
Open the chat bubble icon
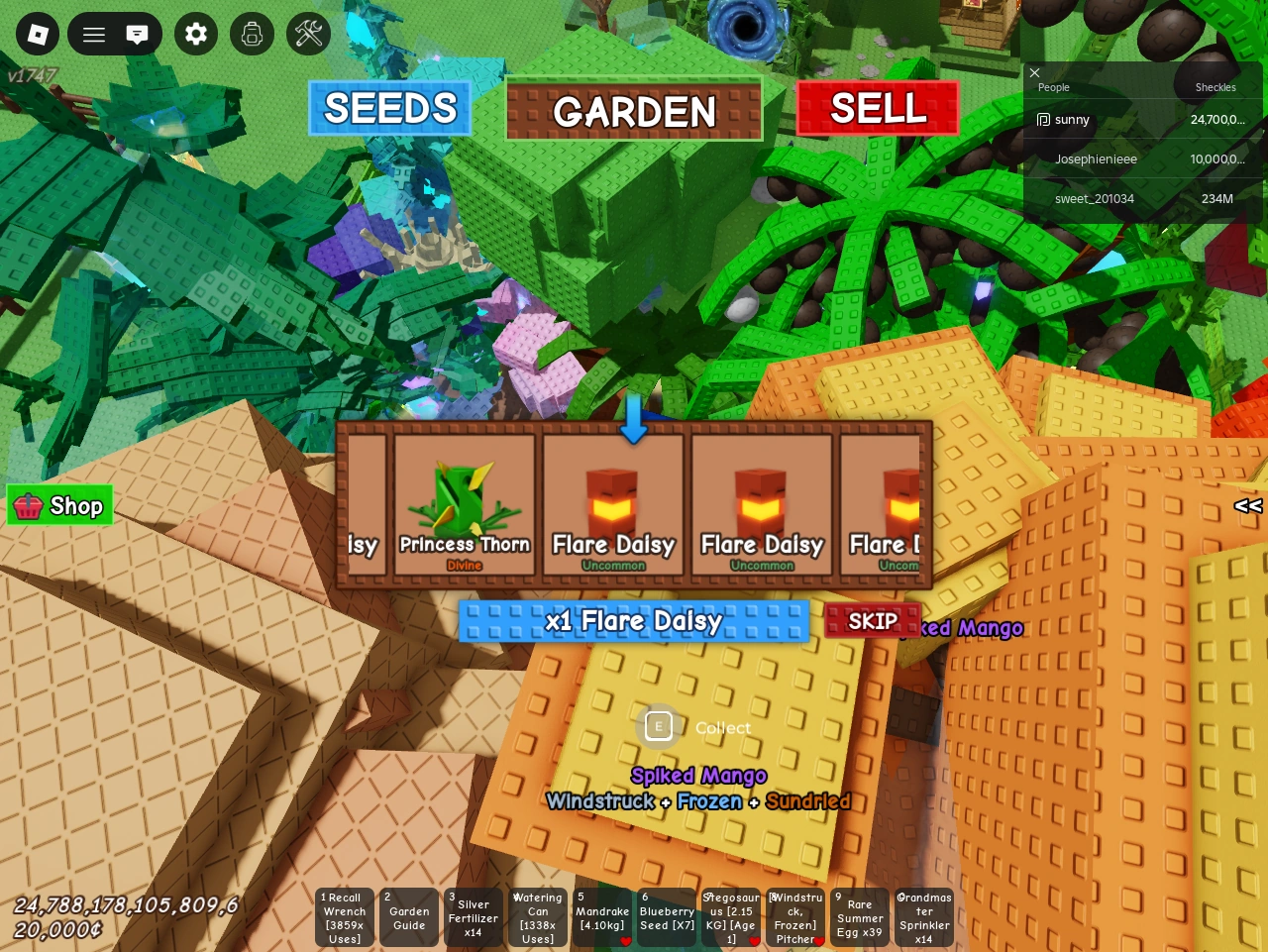(137, 33)
